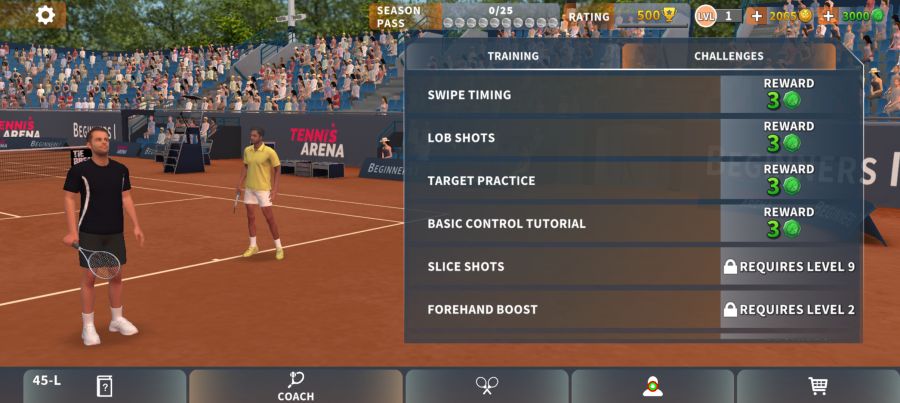The image size is (900, 403).
Task: Add more gold coins with plus button
Action: [756, 16]
